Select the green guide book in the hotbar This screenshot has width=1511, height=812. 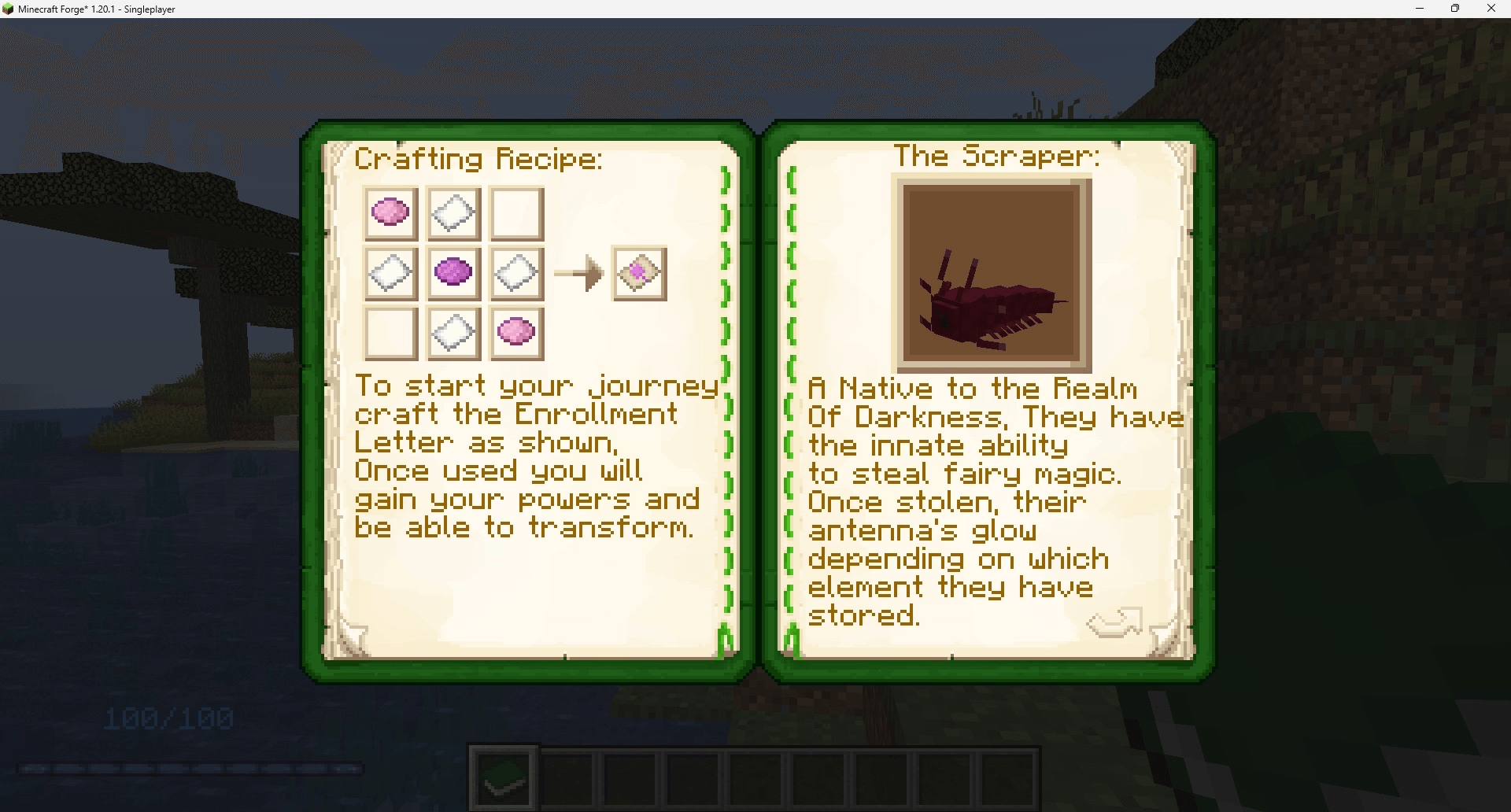[x=503, y=777]
